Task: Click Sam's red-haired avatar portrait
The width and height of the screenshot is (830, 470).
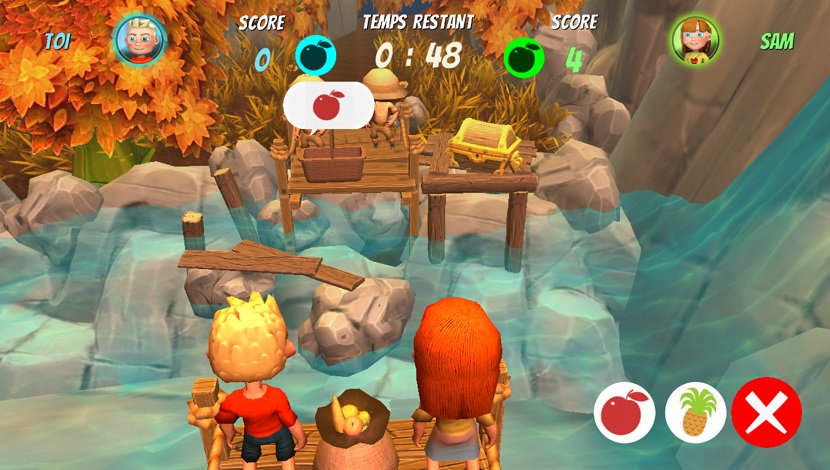Action: coord(696,41)
